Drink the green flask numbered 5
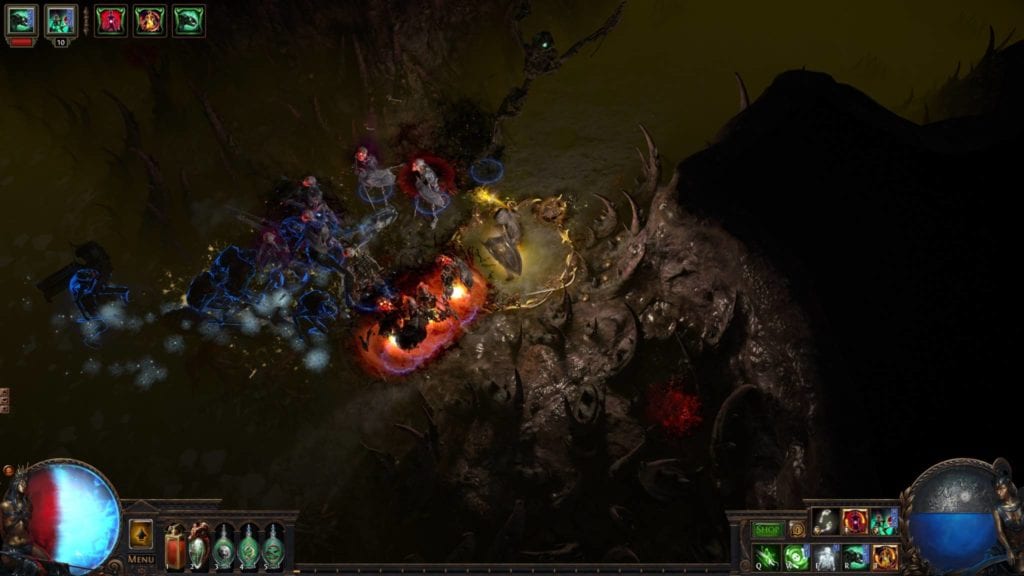1024x576 pixels. [272, 548]
